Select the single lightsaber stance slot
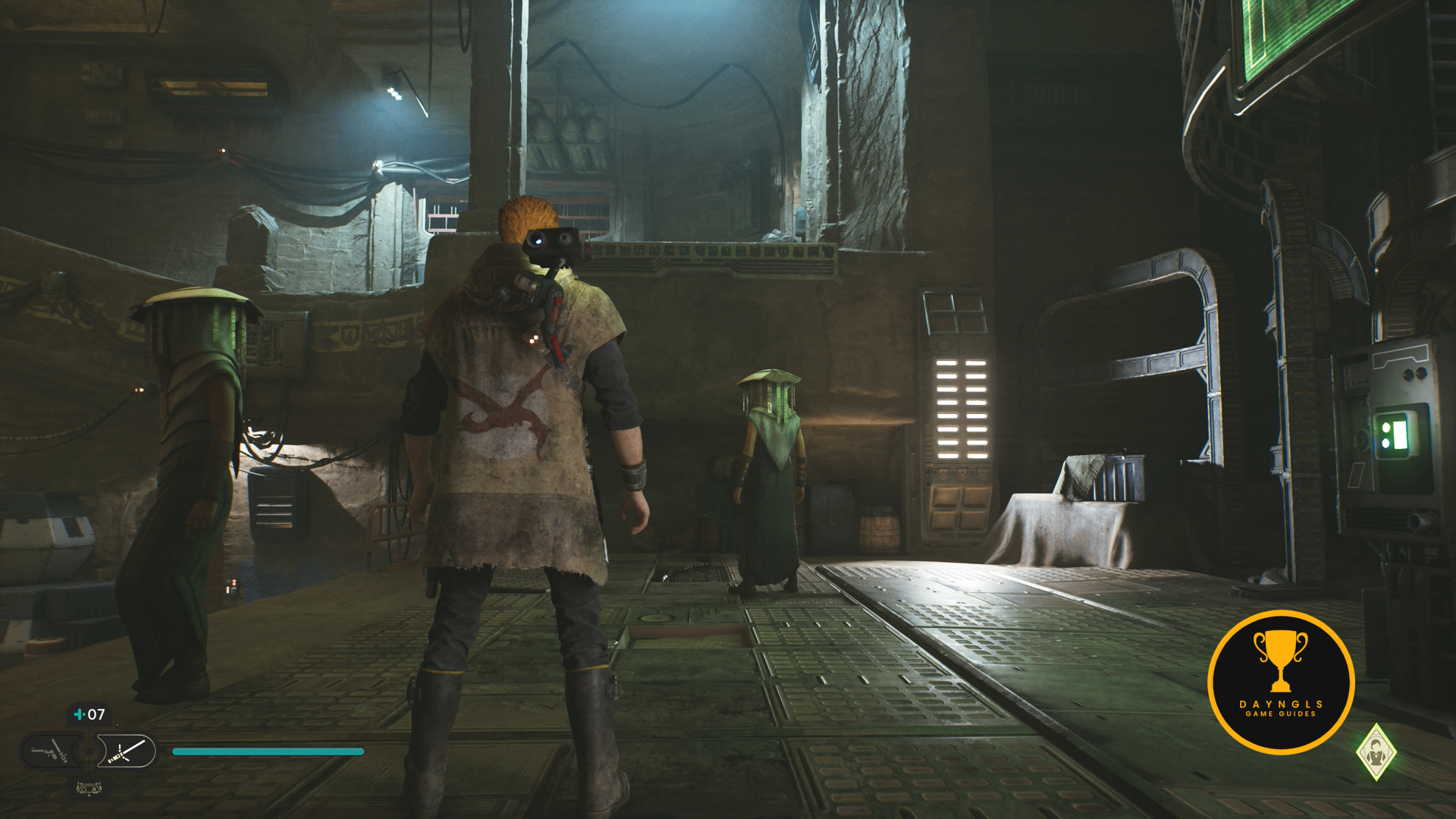 127,752
